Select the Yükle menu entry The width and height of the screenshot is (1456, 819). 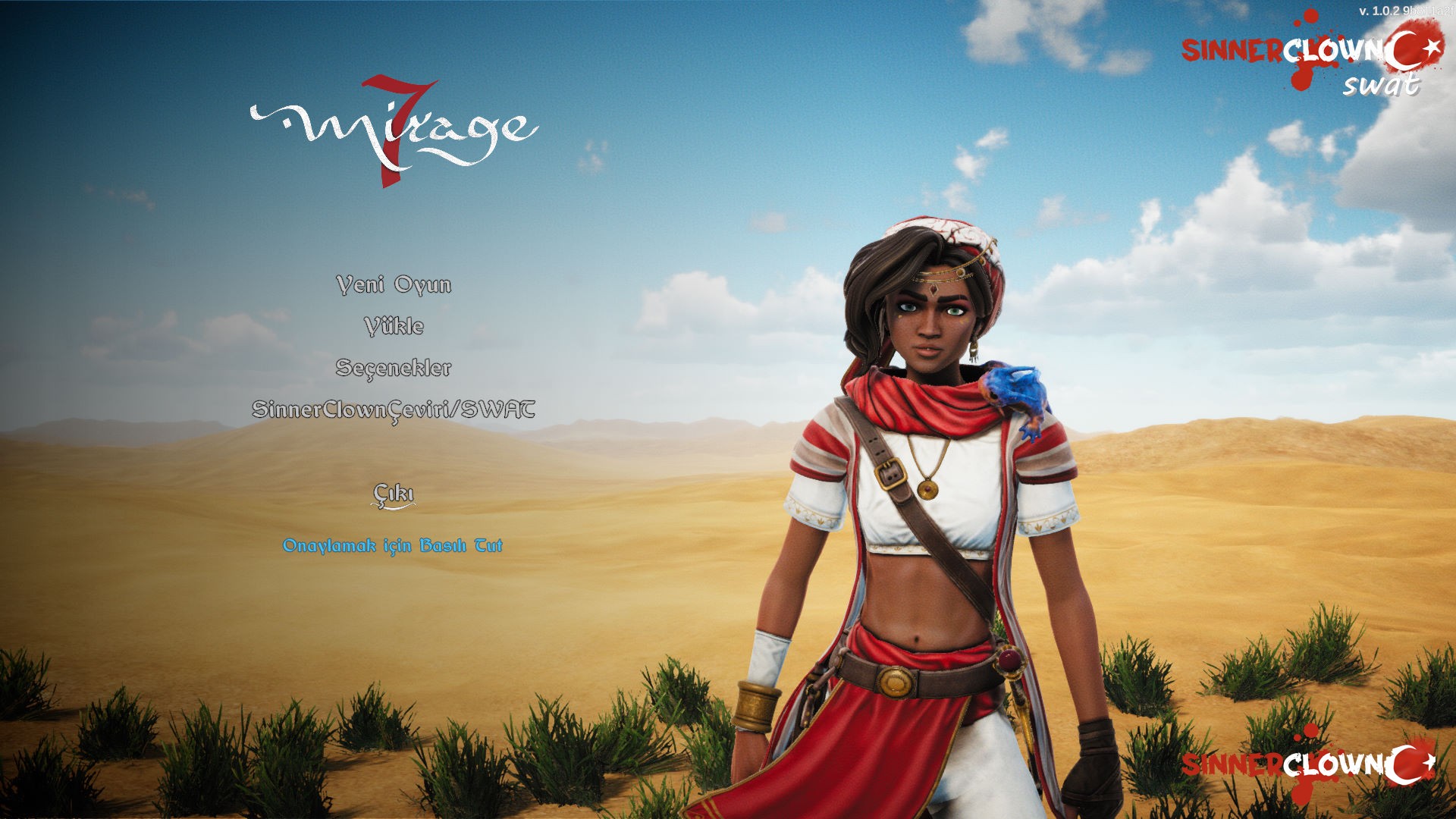pyautogui.click(x=395, y=328)
